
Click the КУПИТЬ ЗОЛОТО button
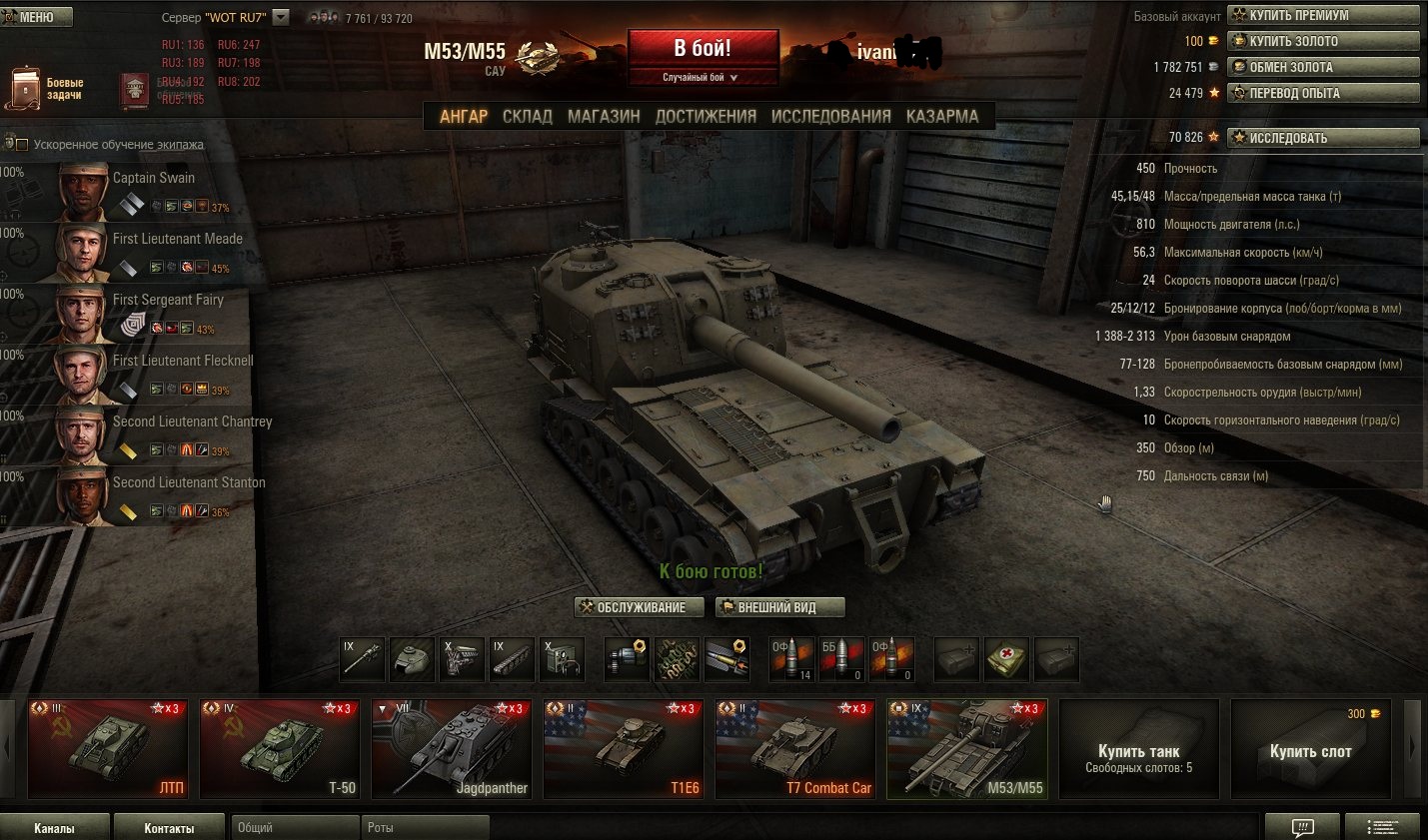coord(1323,41)
